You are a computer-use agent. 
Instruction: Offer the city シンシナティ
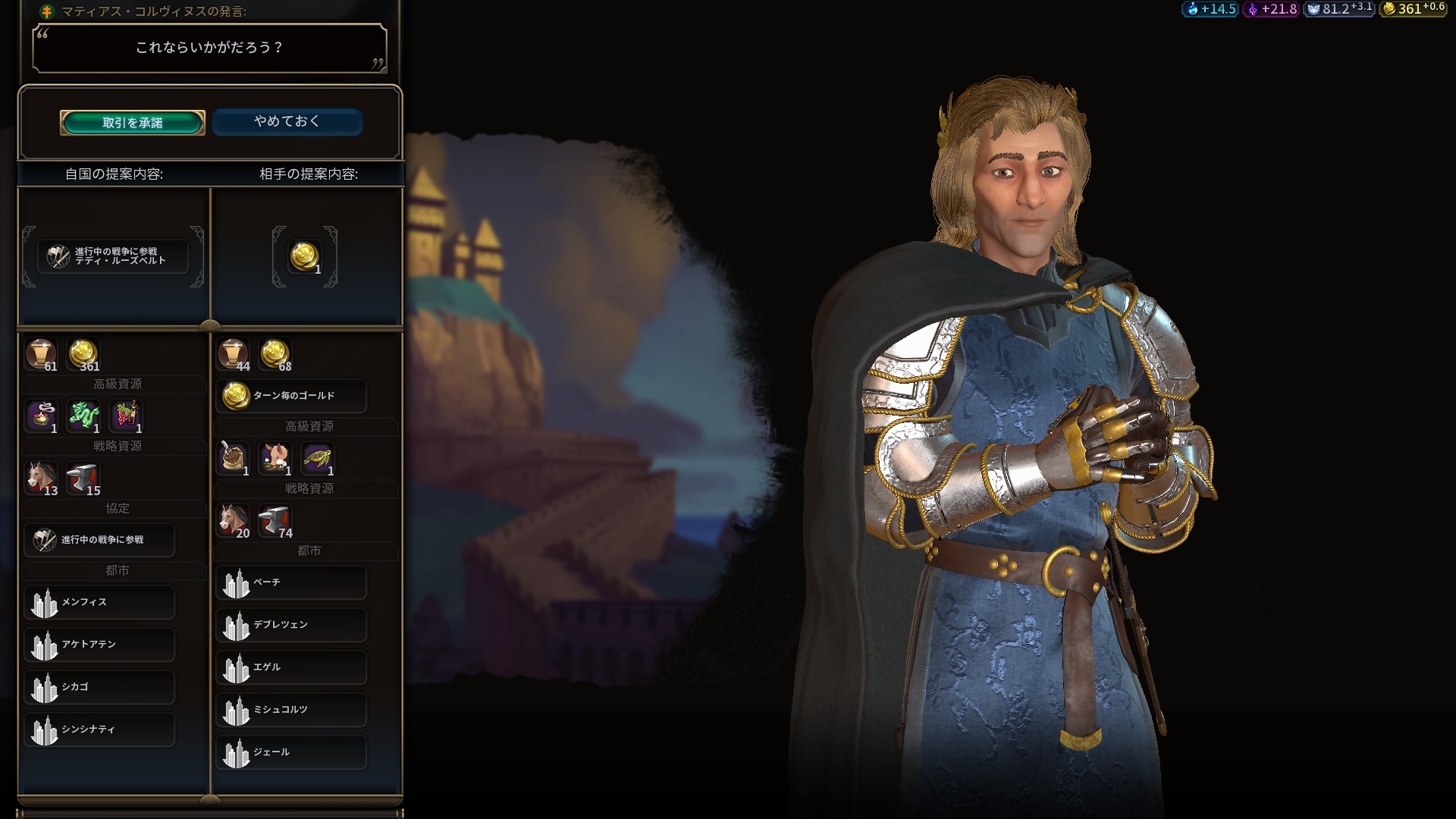pos(99,730)
